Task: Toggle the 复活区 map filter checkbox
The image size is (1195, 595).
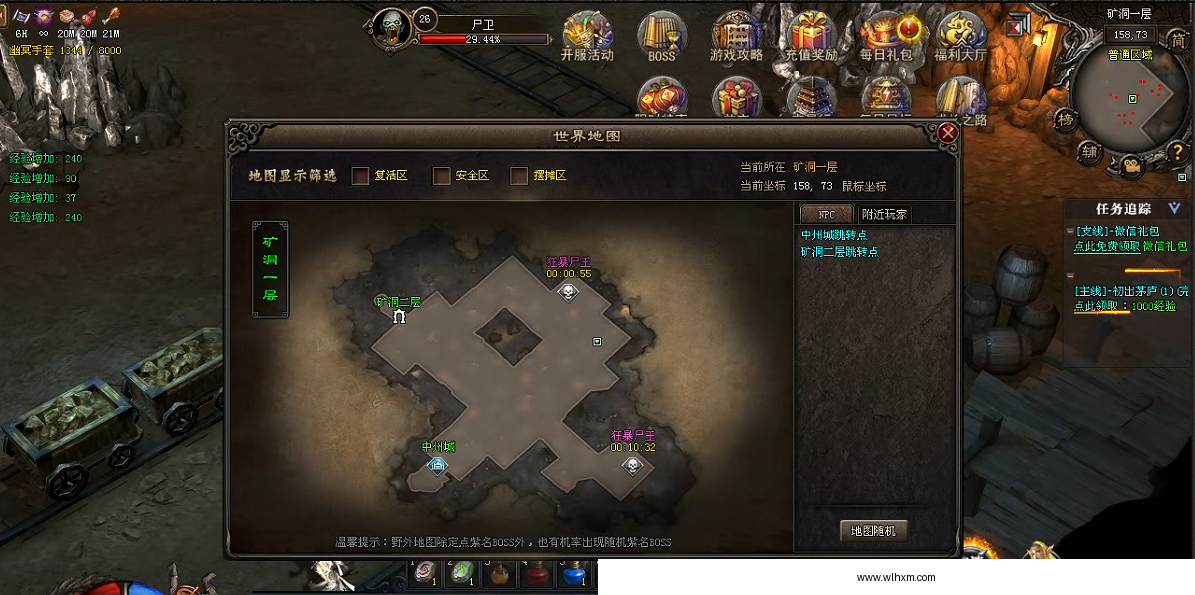Action: [x=361, y=176]
